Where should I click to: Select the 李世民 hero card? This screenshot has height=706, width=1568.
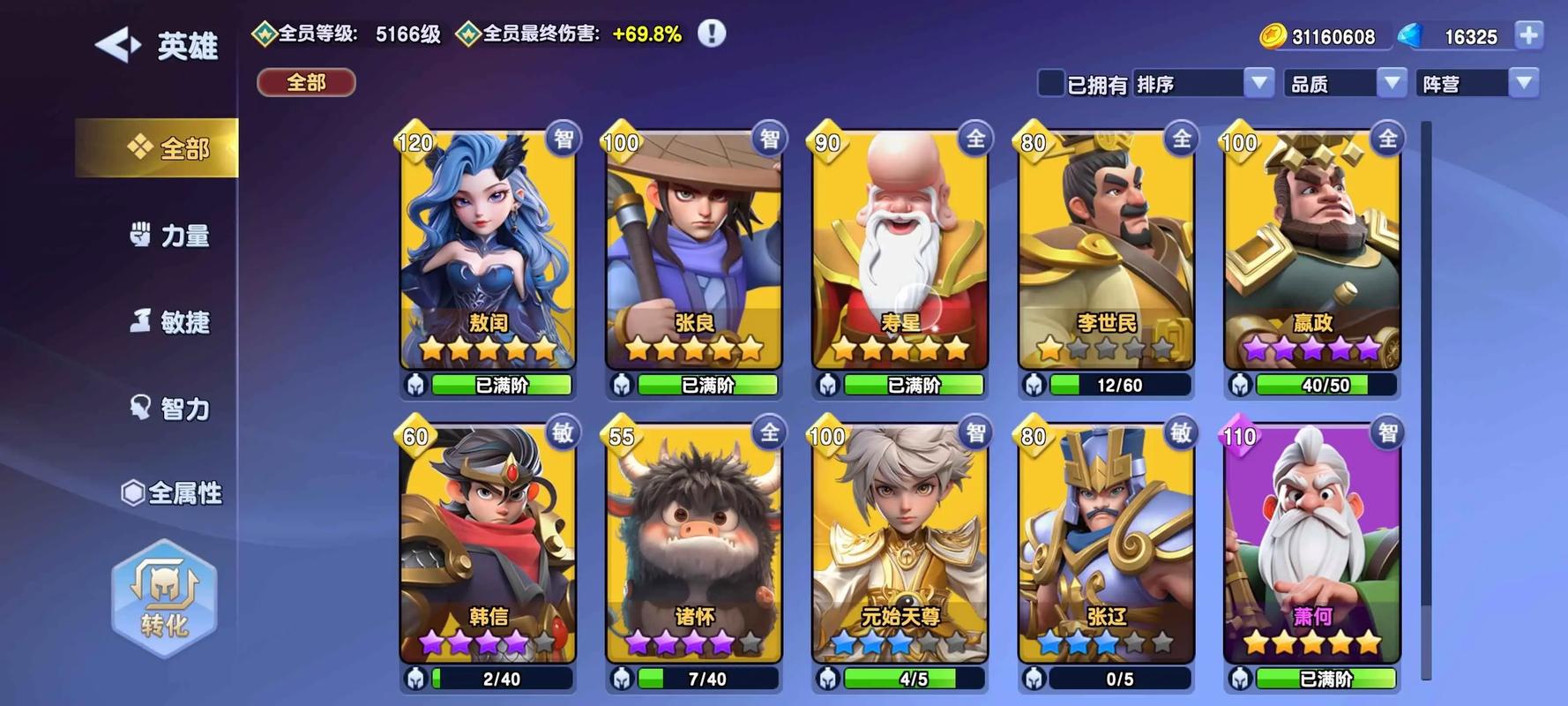pyautogui.click(x=1107, y=249)
